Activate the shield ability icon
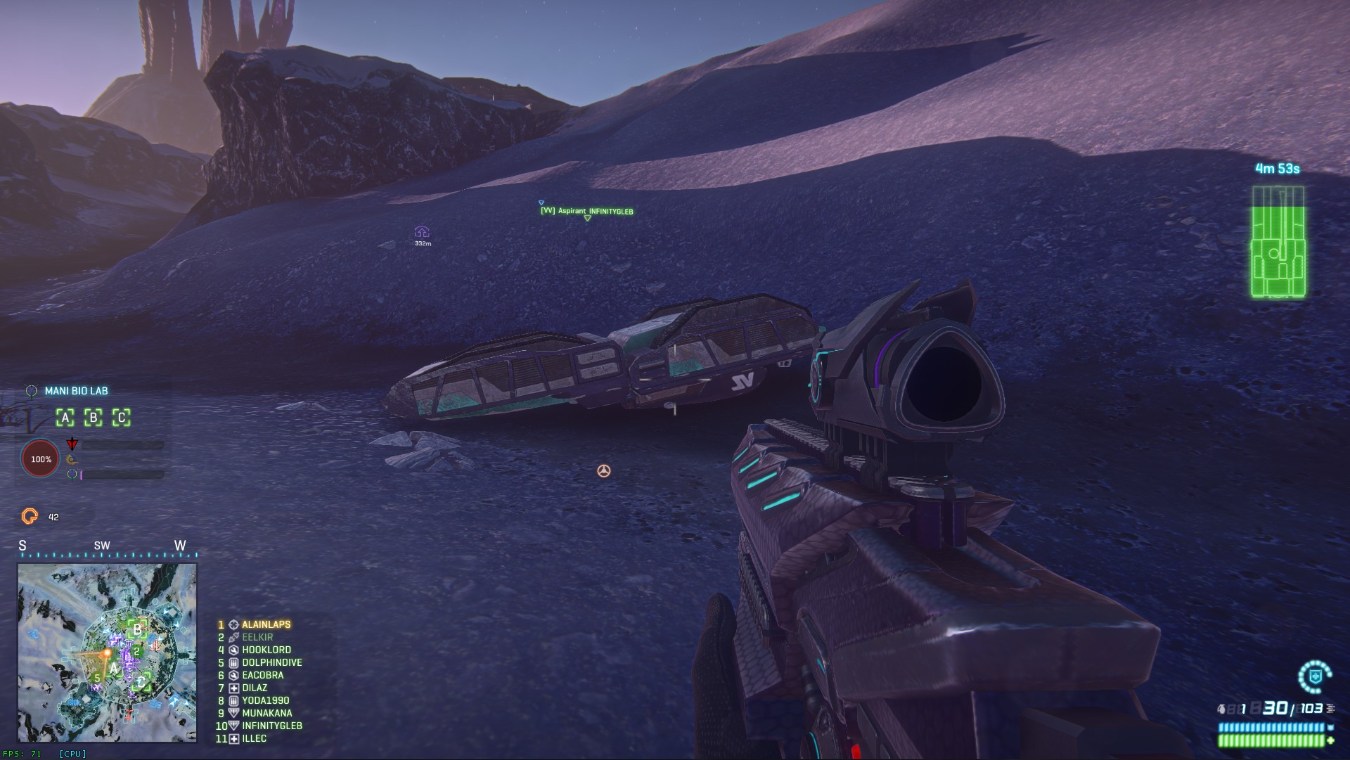1350x760 pixels. 1311,677
